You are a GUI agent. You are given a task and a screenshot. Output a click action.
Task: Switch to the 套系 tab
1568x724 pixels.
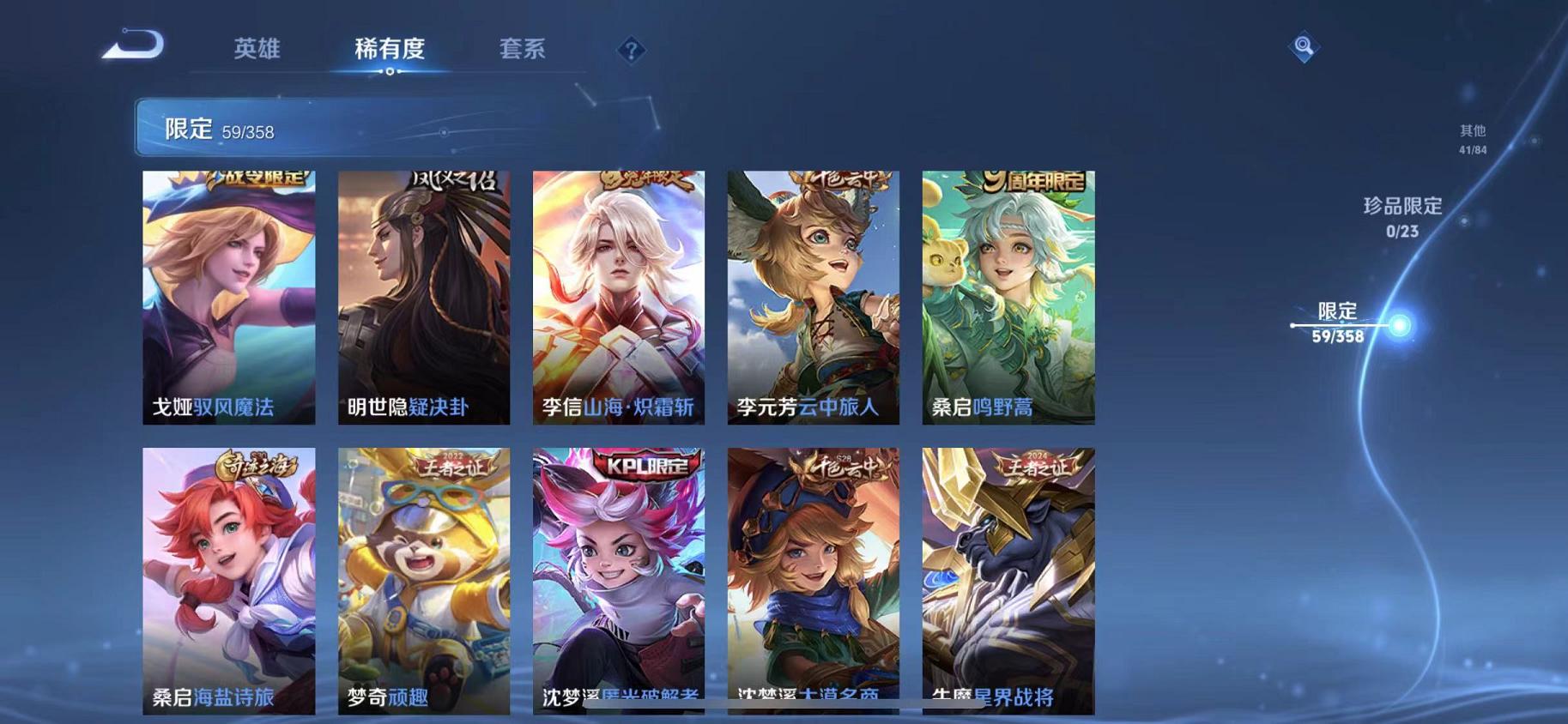(523, 50)
